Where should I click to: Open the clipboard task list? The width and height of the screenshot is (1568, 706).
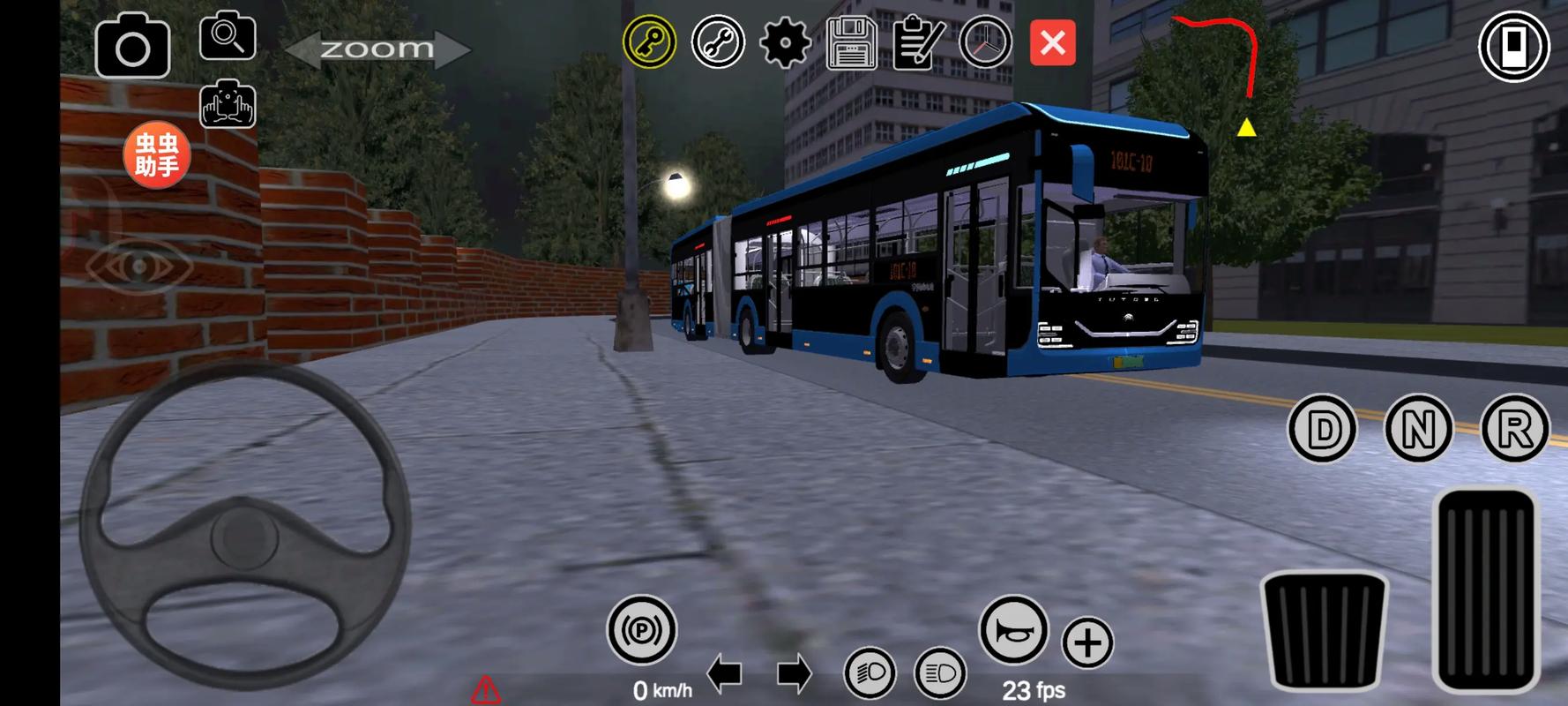tap(918, 42)
